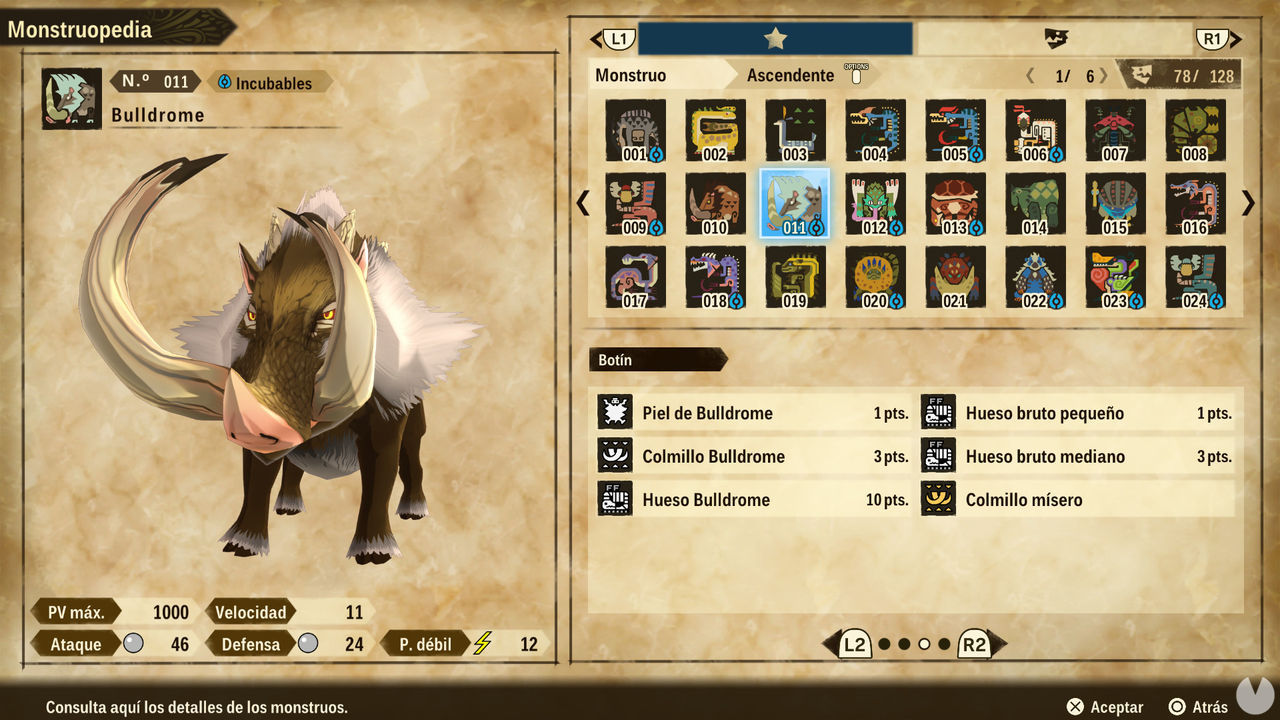This screenshot has height=720, width=1280.
Task: Choose monster entry 002 in the grid
Action: 715,131
